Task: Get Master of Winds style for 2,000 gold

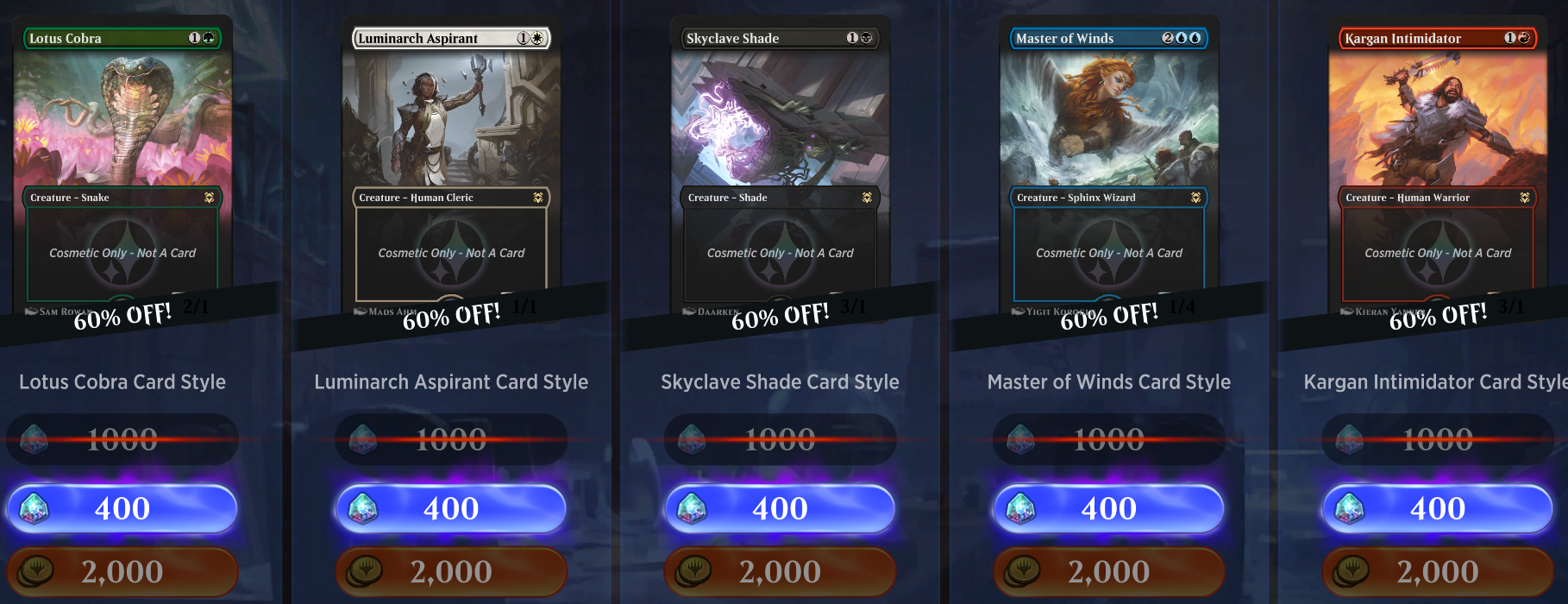Action: tap(1109, 571)
